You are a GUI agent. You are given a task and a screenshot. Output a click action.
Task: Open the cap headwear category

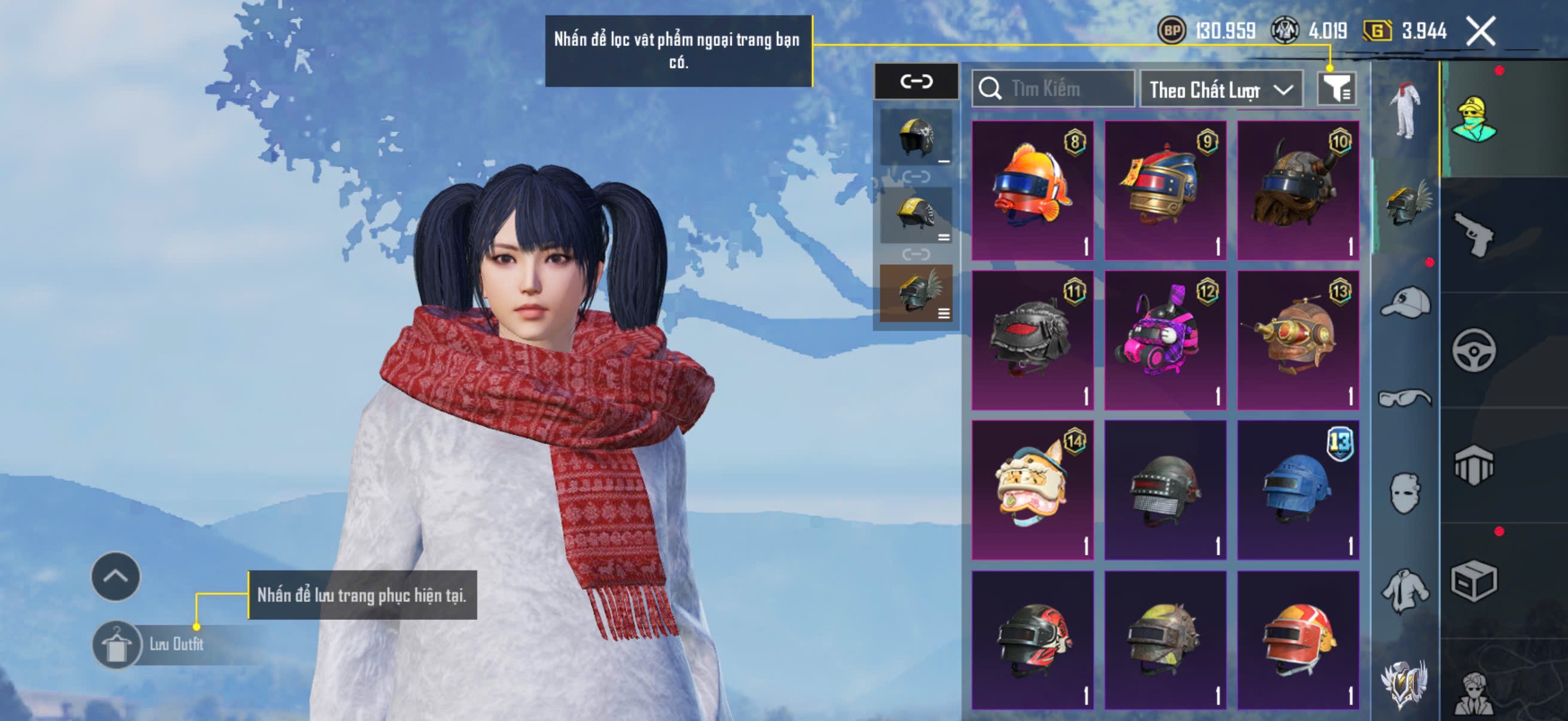pos(1405,303)
